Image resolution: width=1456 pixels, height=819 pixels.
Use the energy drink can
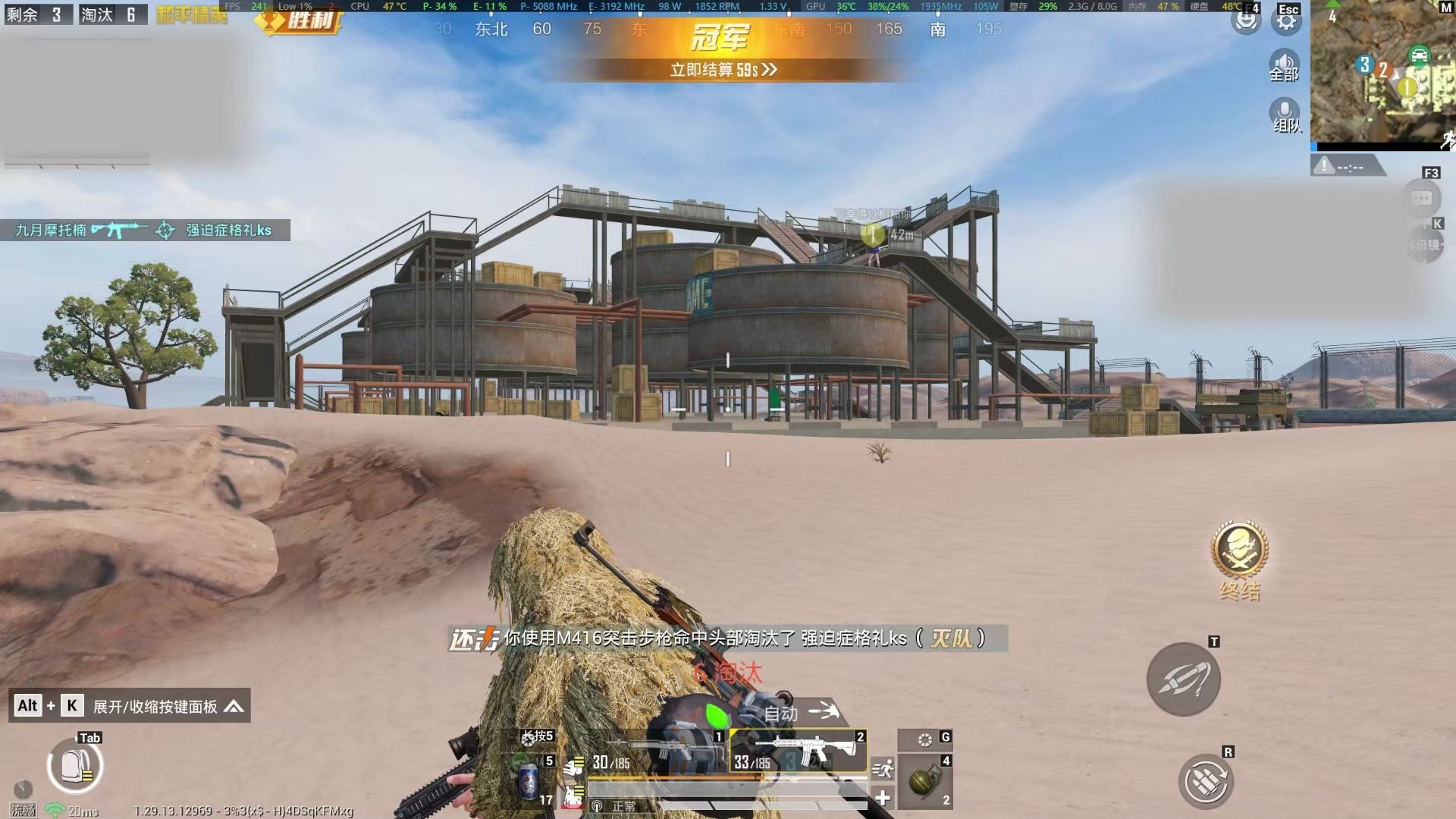[529, 781]
